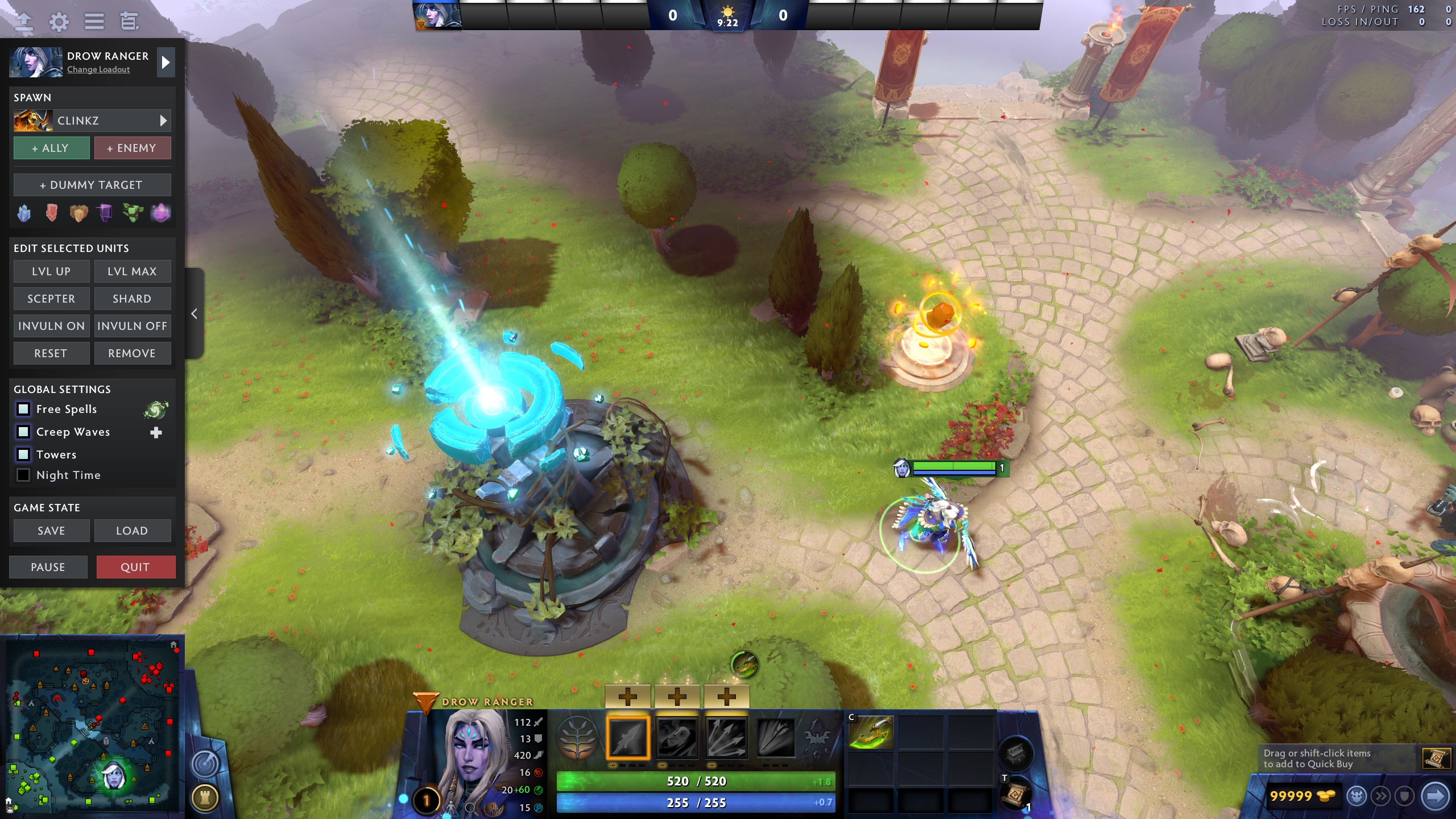Open the settings gear menu
Viewport: 1456px width, 819px height.
[59, 22]
